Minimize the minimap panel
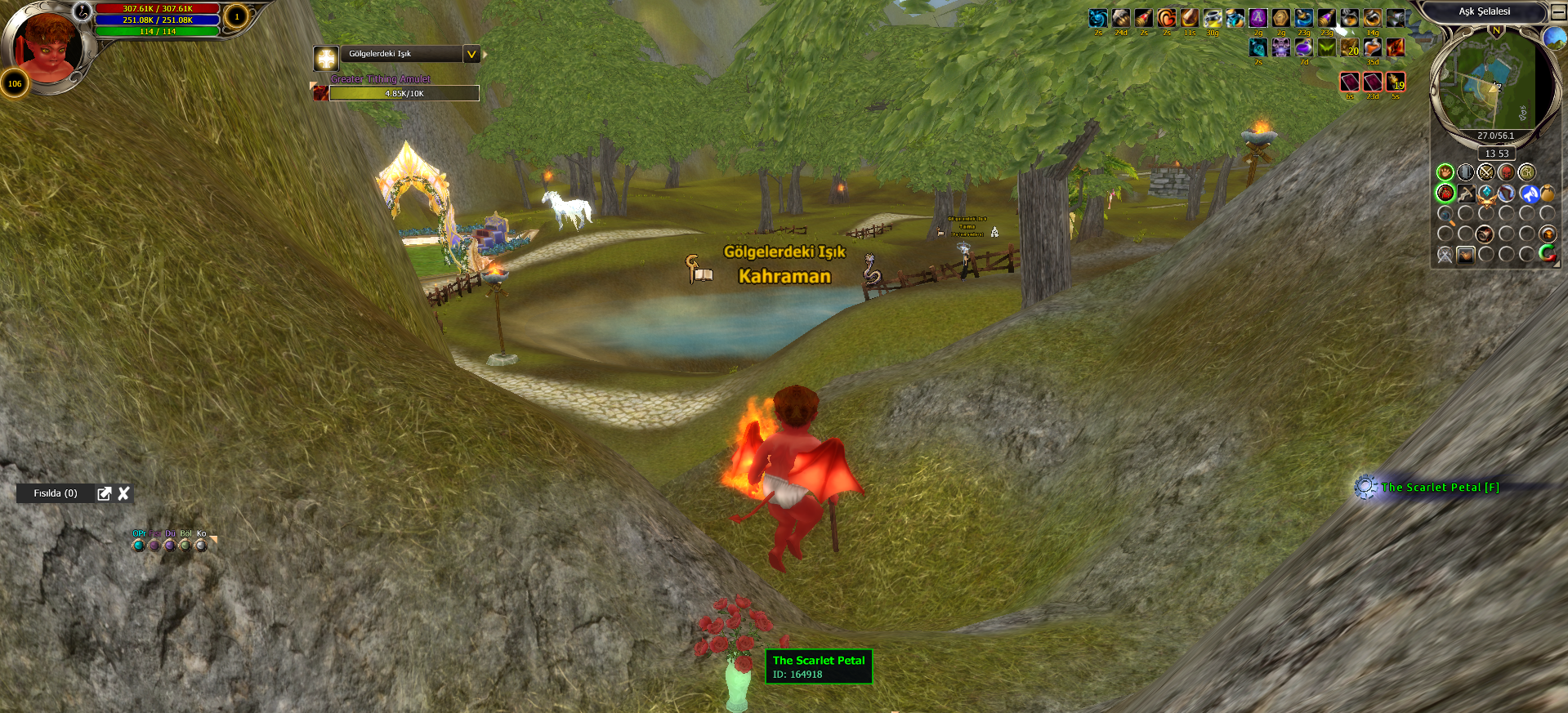This screenshot has height=713, width=1568. point(1558,11)
